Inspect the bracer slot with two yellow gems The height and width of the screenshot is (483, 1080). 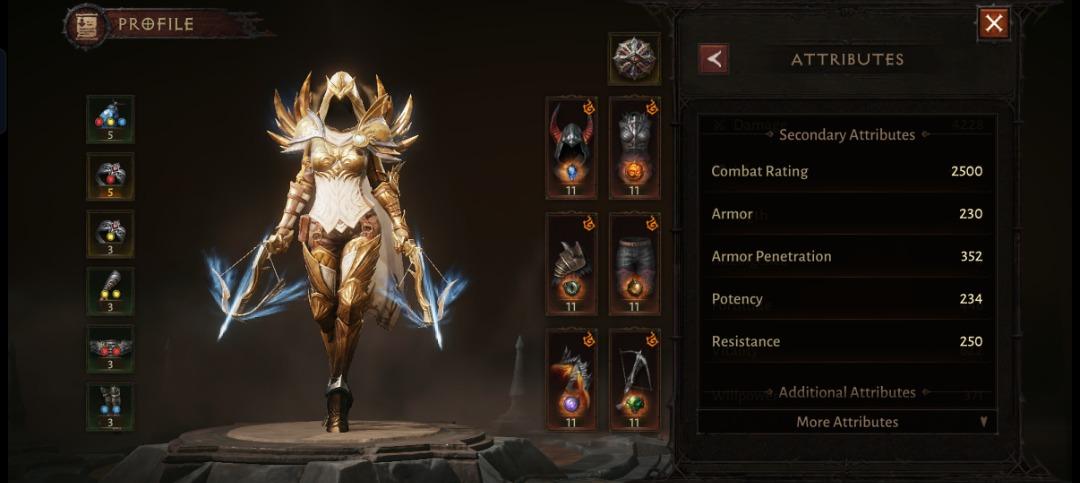point(110,291)
